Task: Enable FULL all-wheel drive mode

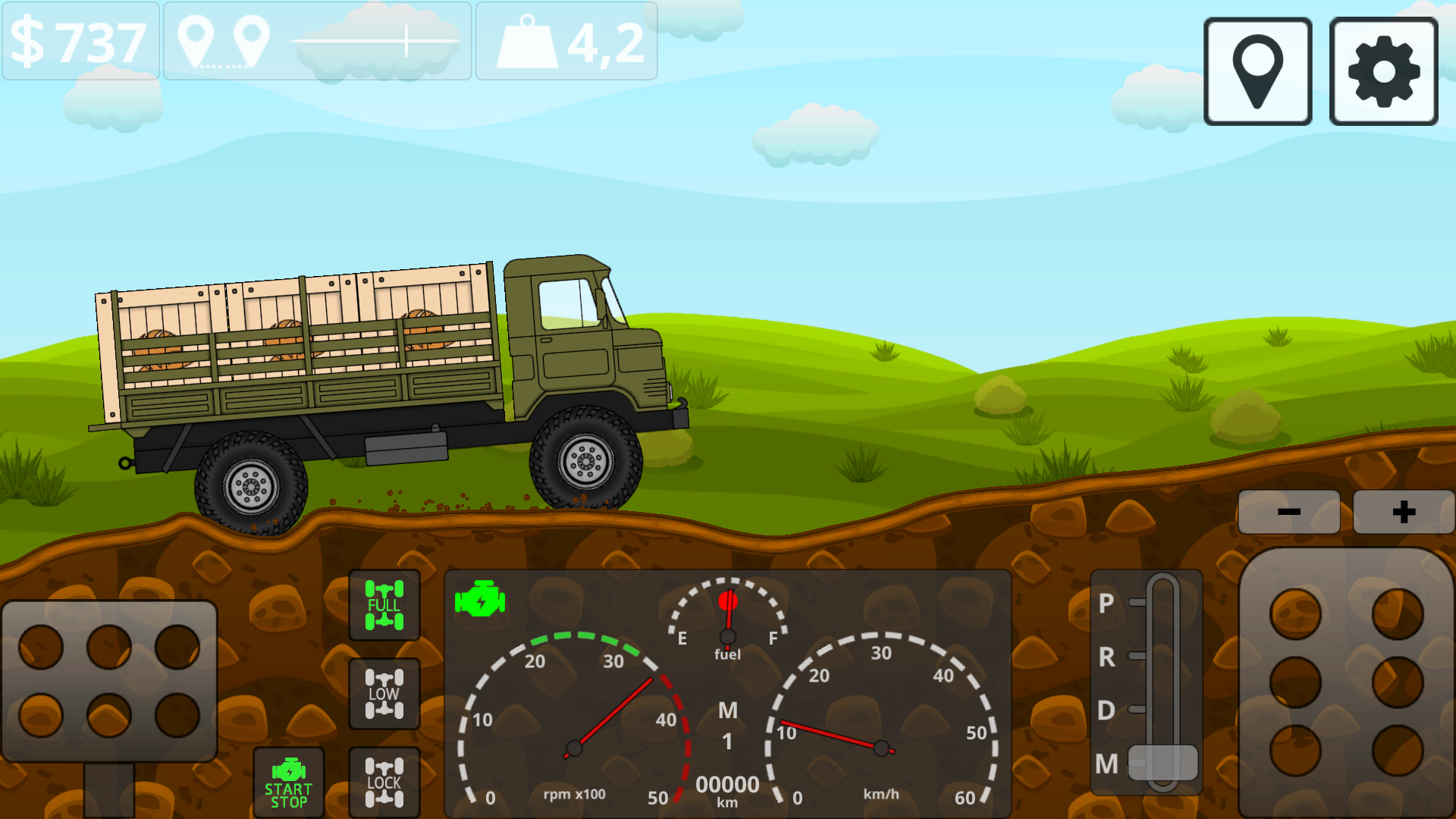Action: pyautogui.click(x=383, y=607)
